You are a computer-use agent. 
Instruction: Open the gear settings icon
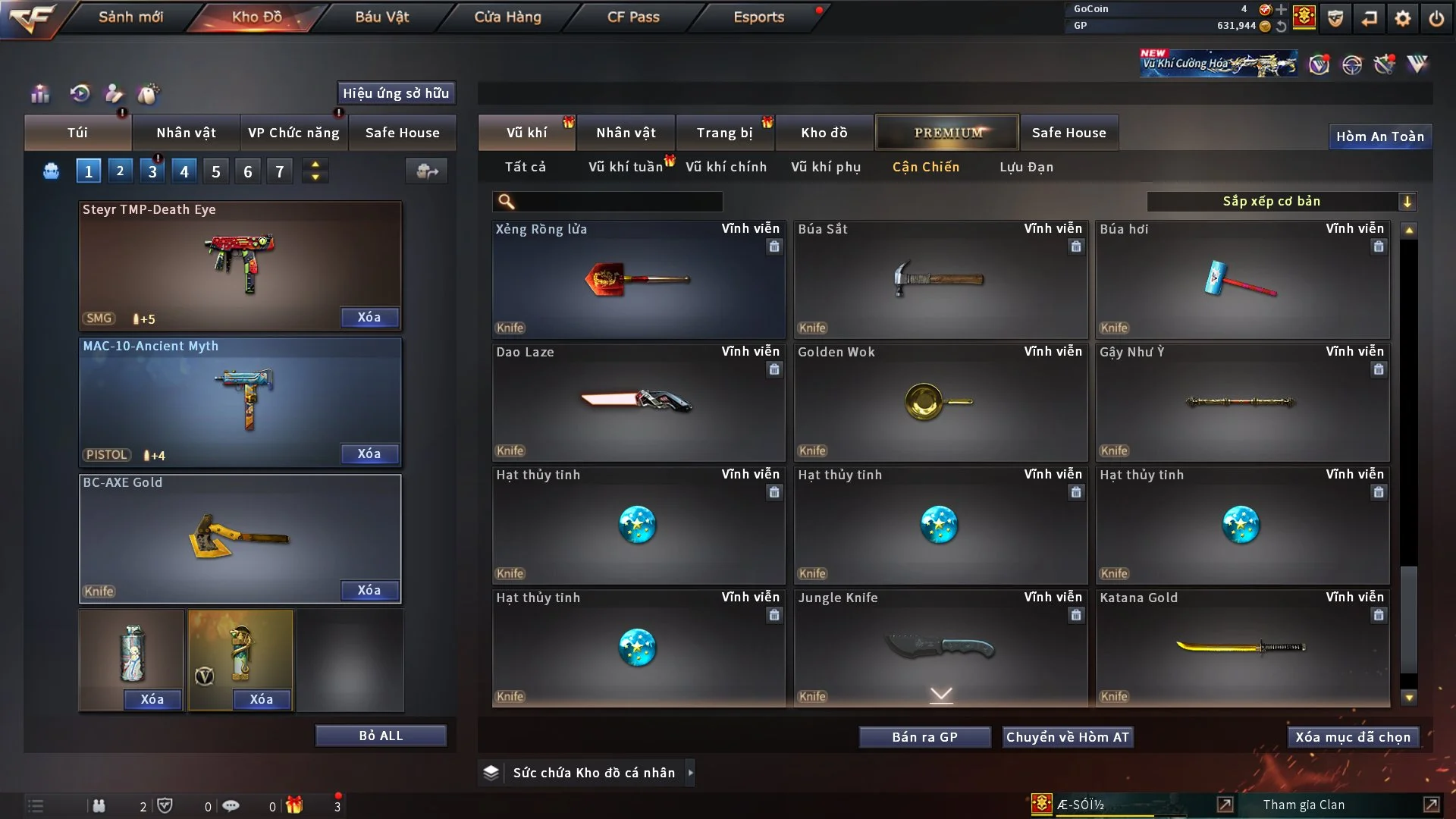1402,18
